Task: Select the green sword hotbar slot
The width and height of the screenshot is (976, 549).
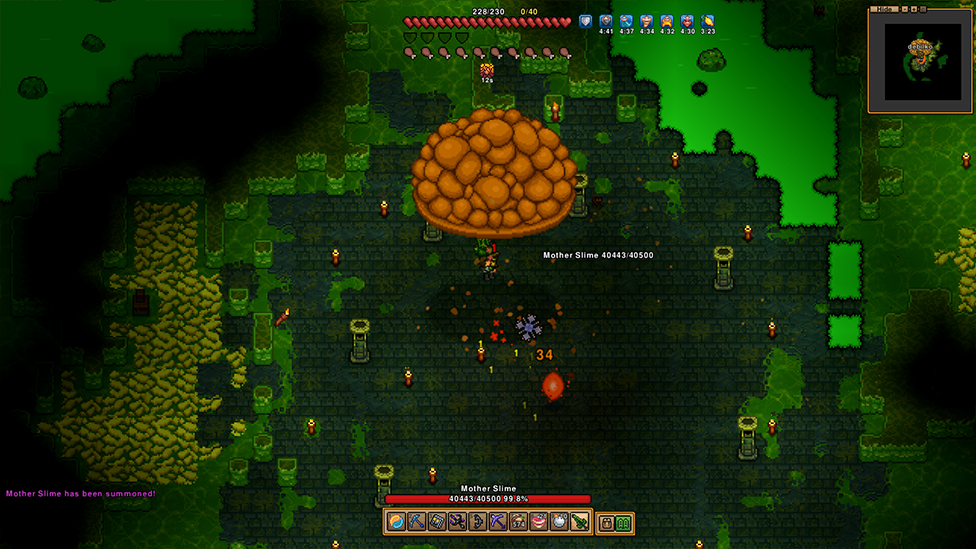Action: tap(579, 522)
